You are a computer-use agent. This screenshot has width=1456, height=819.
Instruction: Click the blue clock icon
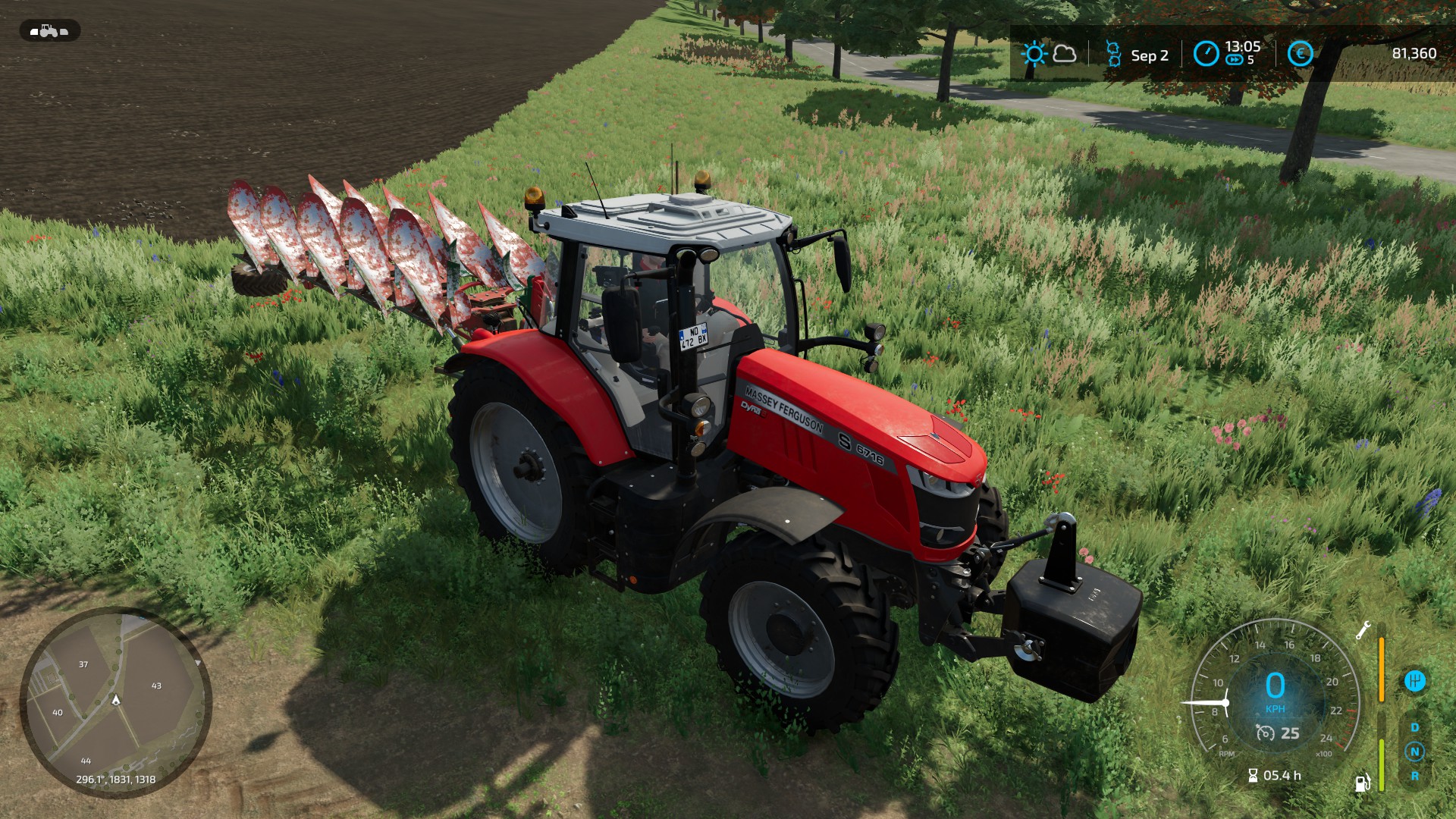pos(1206,54)
